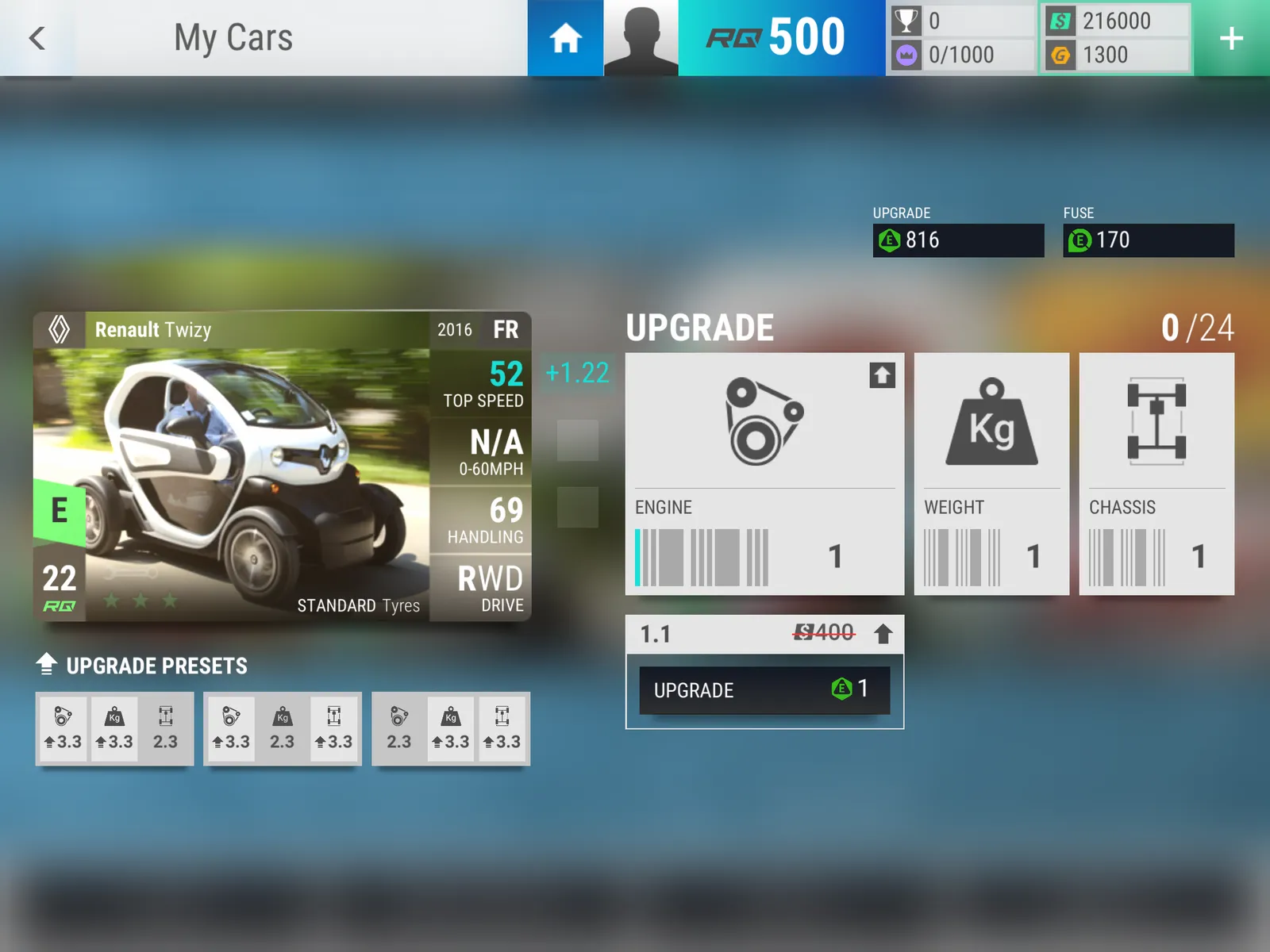Select the Weight upgrade tile
The image size is (1270, 952).
[x=991, y=474]
